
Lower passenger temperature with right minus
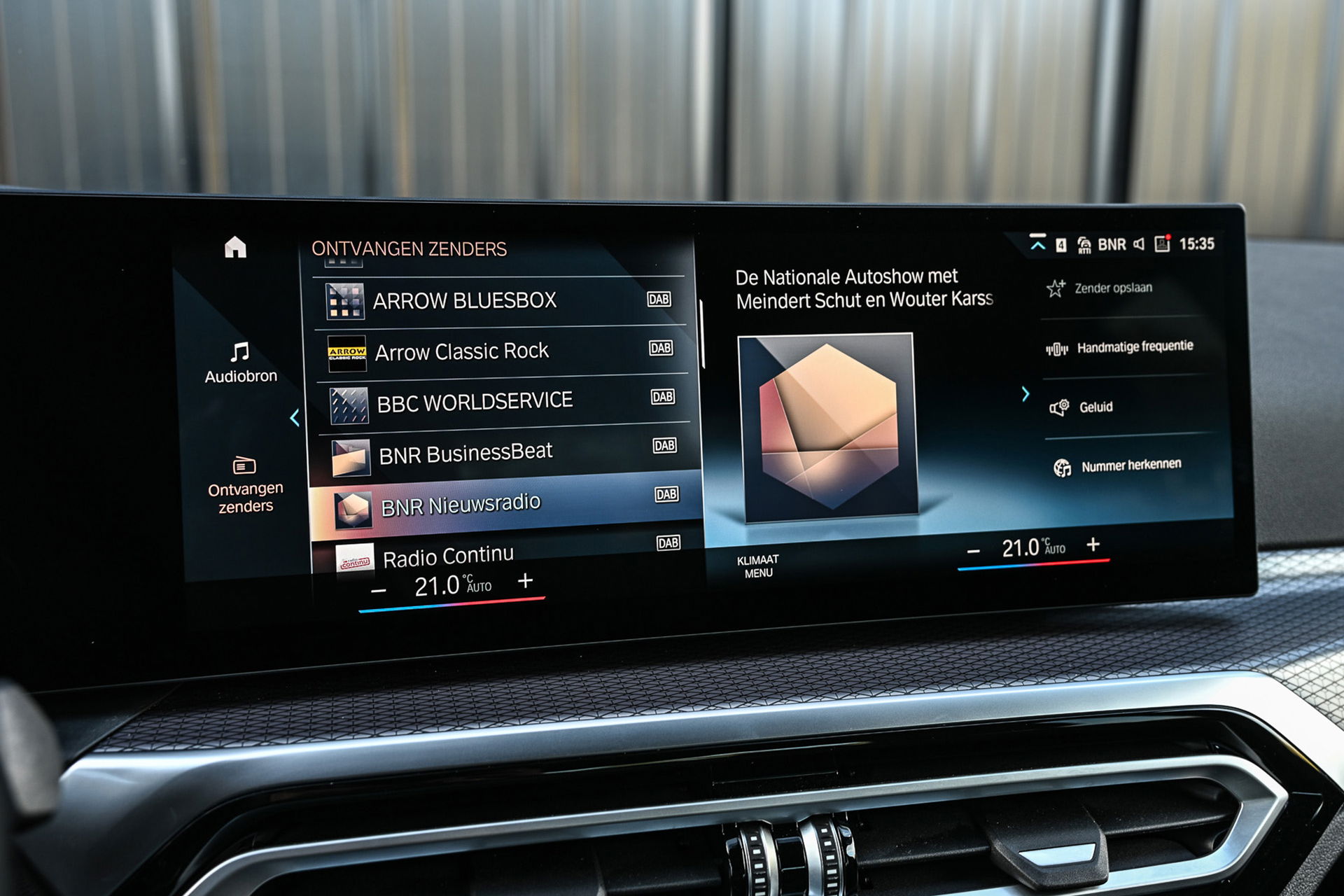(973, 552)
